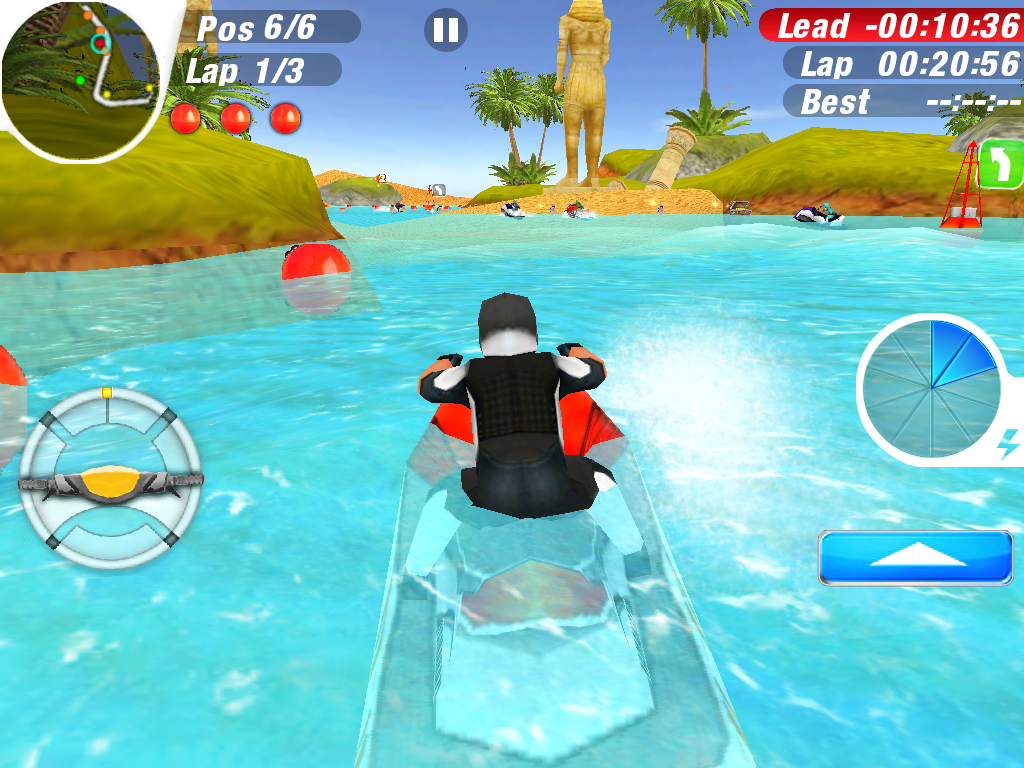Use the jet ski steering control

[110, 480]
